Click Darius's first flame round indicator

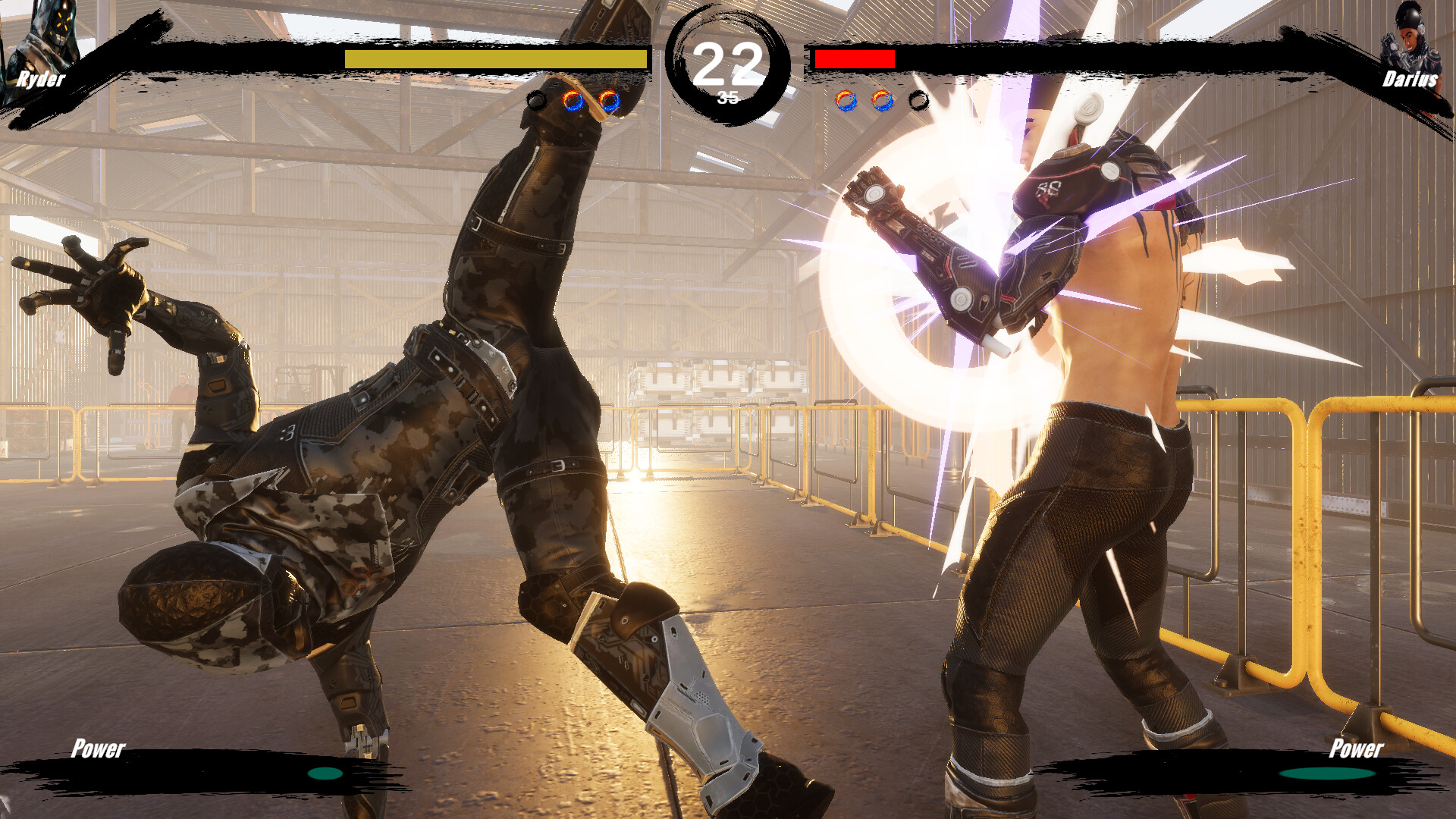[847, 99]
